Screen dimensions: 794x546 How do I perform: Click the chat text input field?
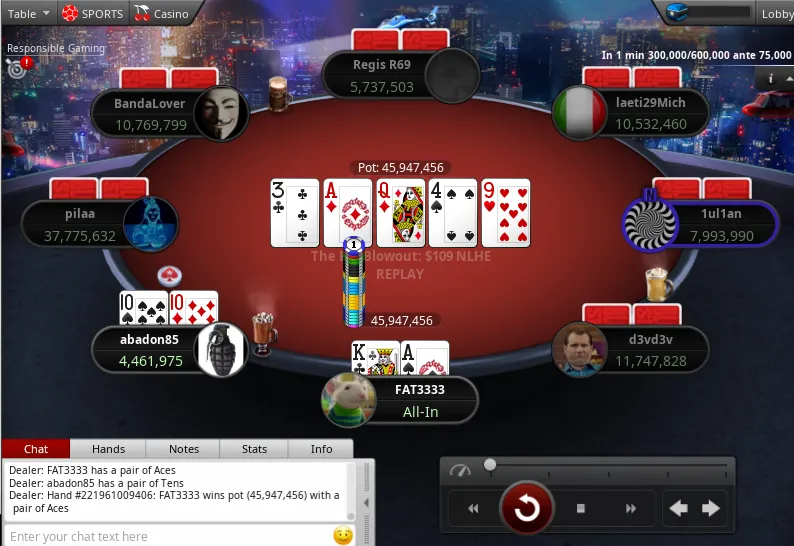(165, 536)
